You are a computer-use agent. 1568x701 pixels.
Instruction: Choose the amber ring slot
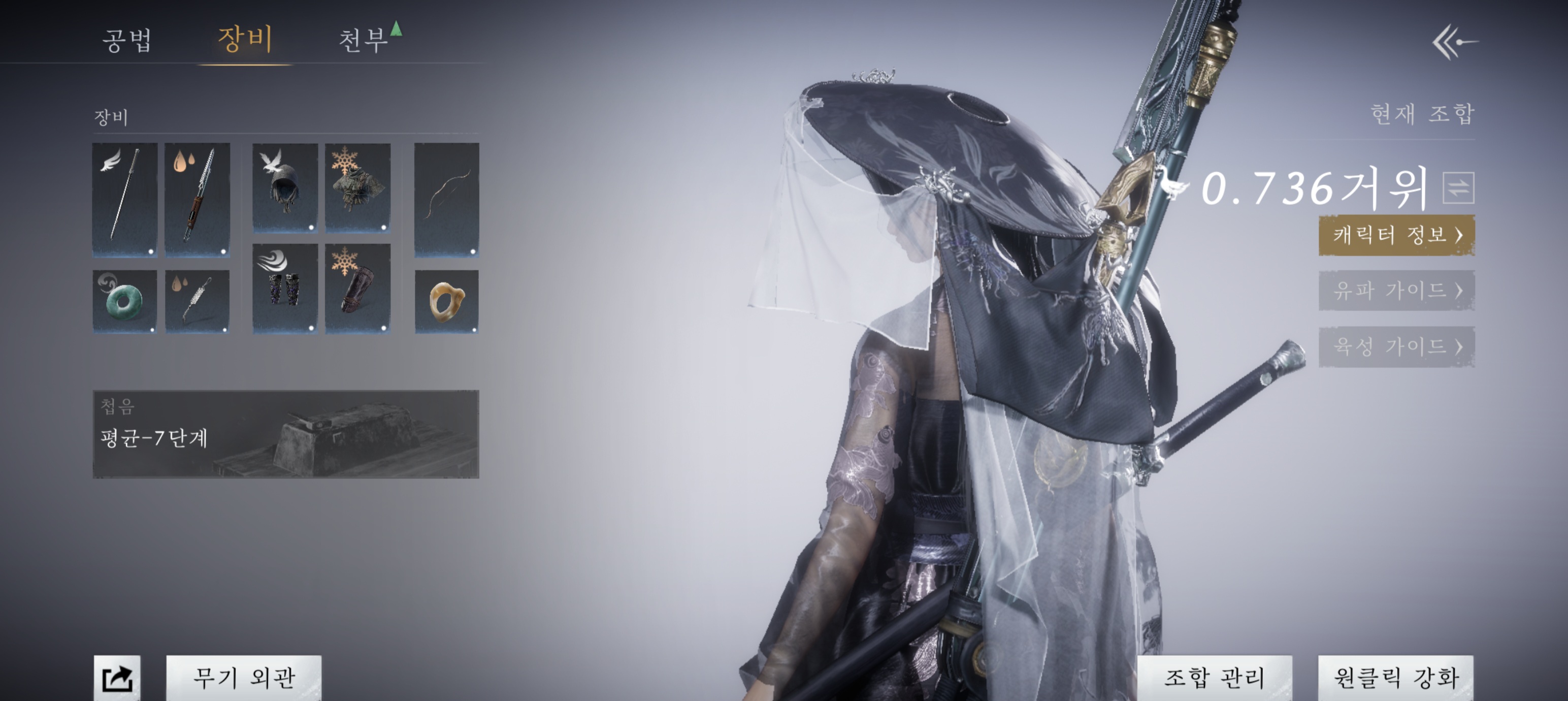point(447,301)
